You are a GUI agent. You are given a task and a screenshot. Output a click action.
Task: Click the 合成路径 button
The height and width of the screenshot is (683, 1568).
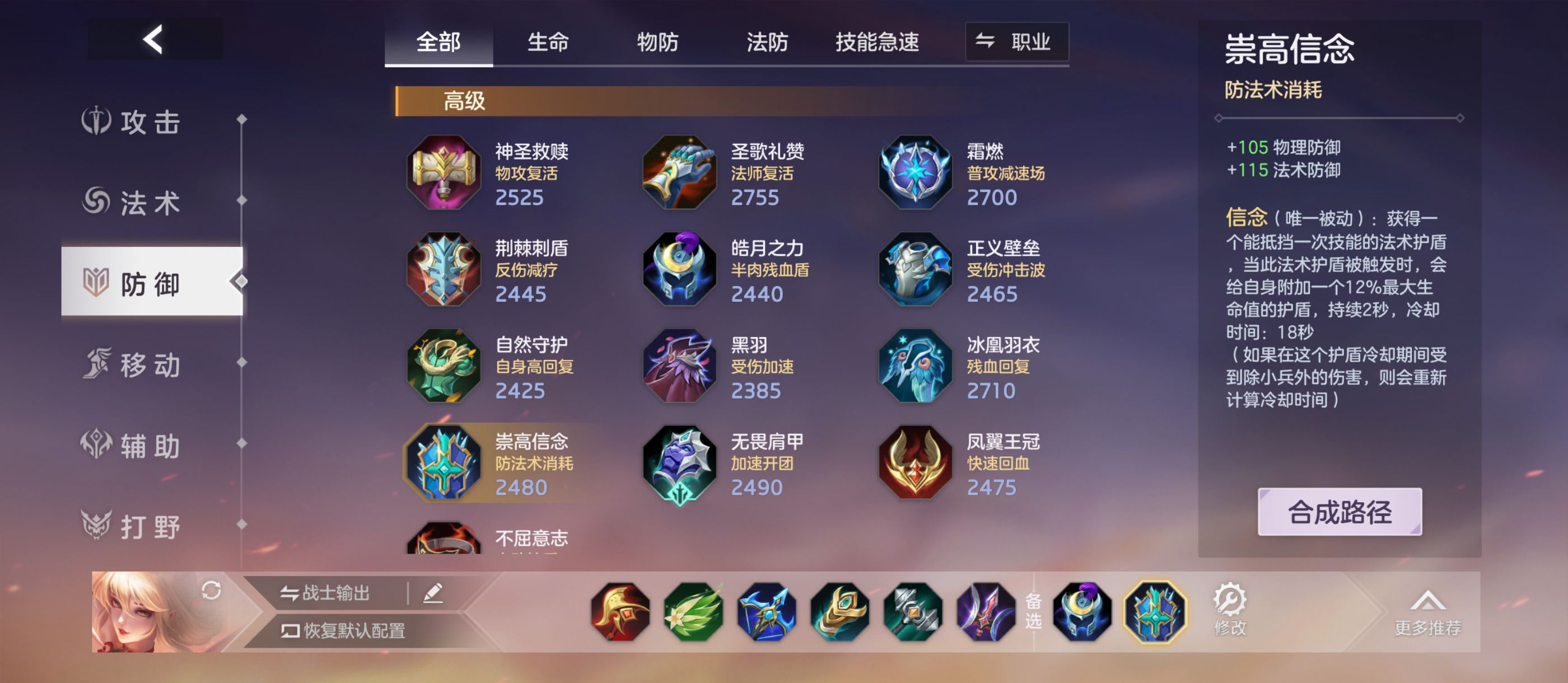(1340, 512)
